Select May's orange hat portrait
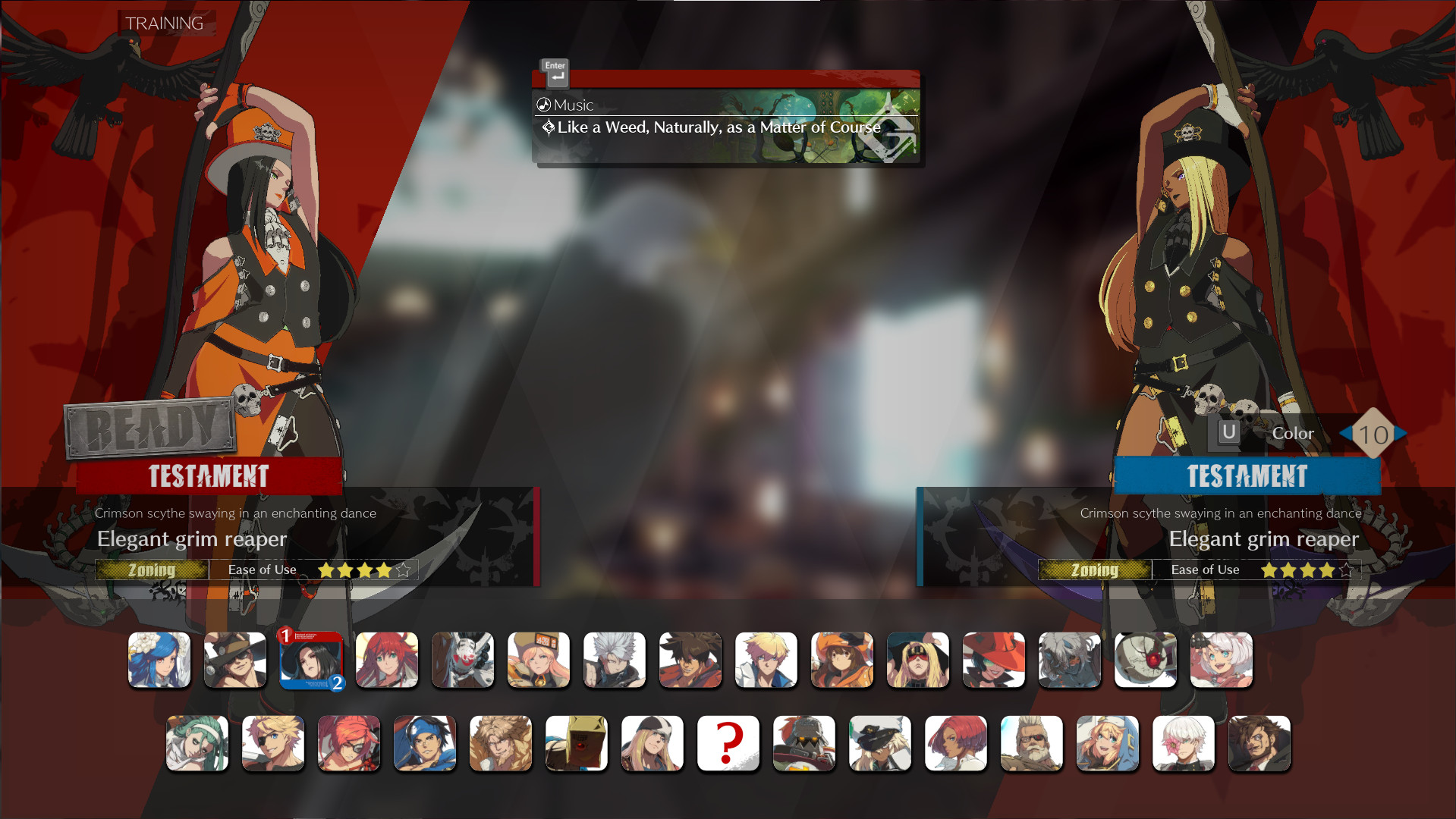The image size is (1456, 819). (842, 660)
